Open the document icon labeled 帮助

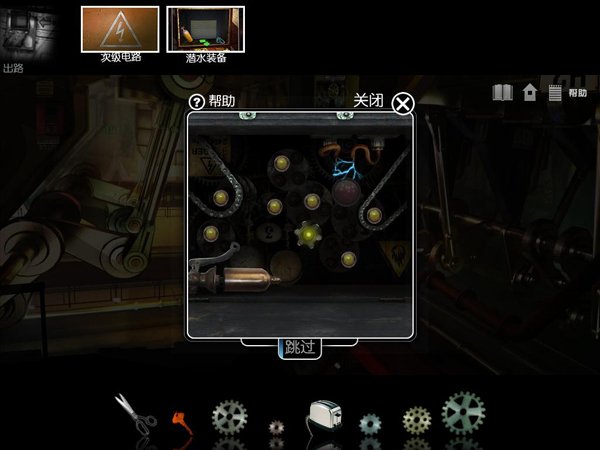[x=555, y=93]
